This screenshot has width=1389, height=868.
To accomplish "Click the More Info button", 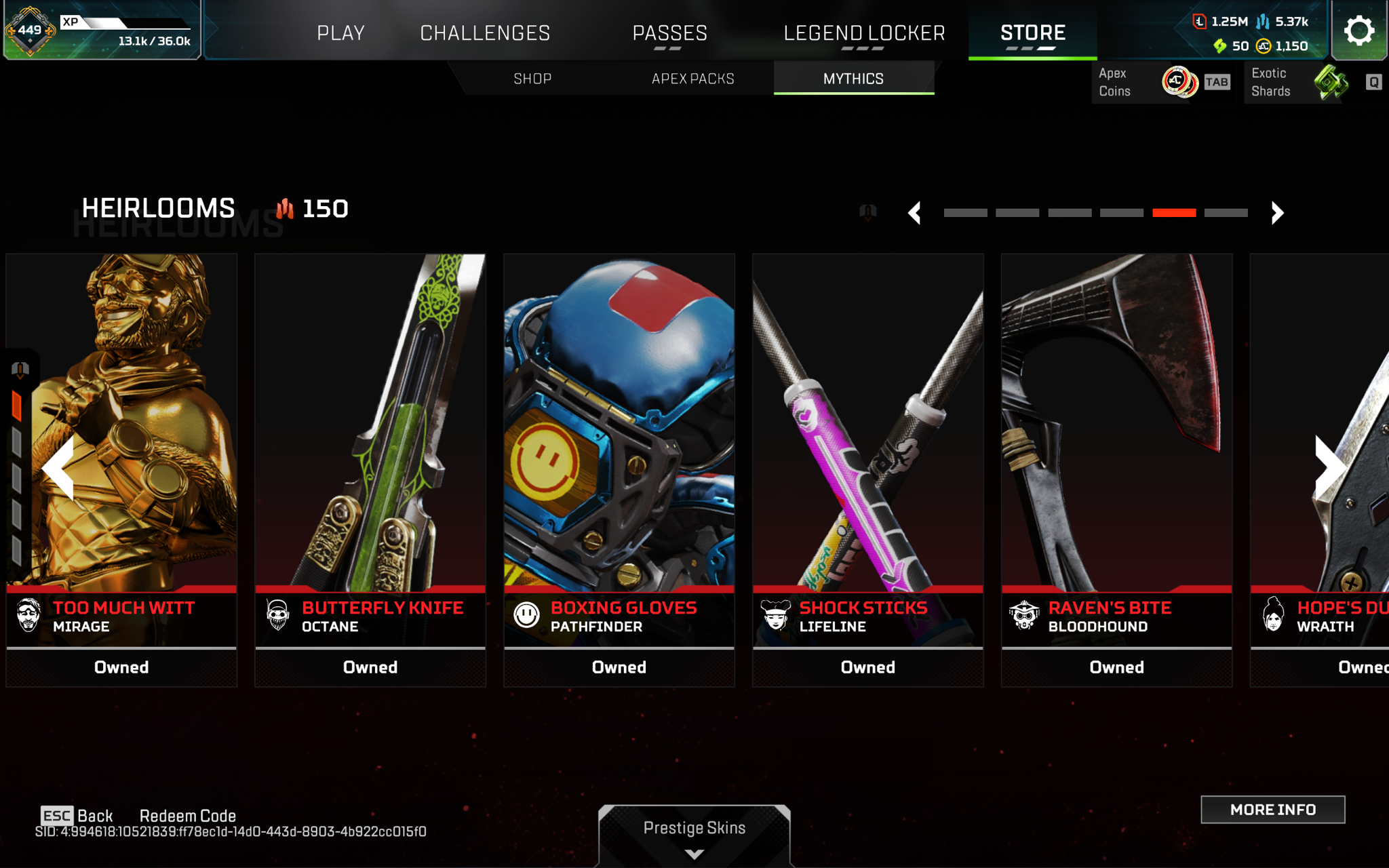I will click(1272, 810).
